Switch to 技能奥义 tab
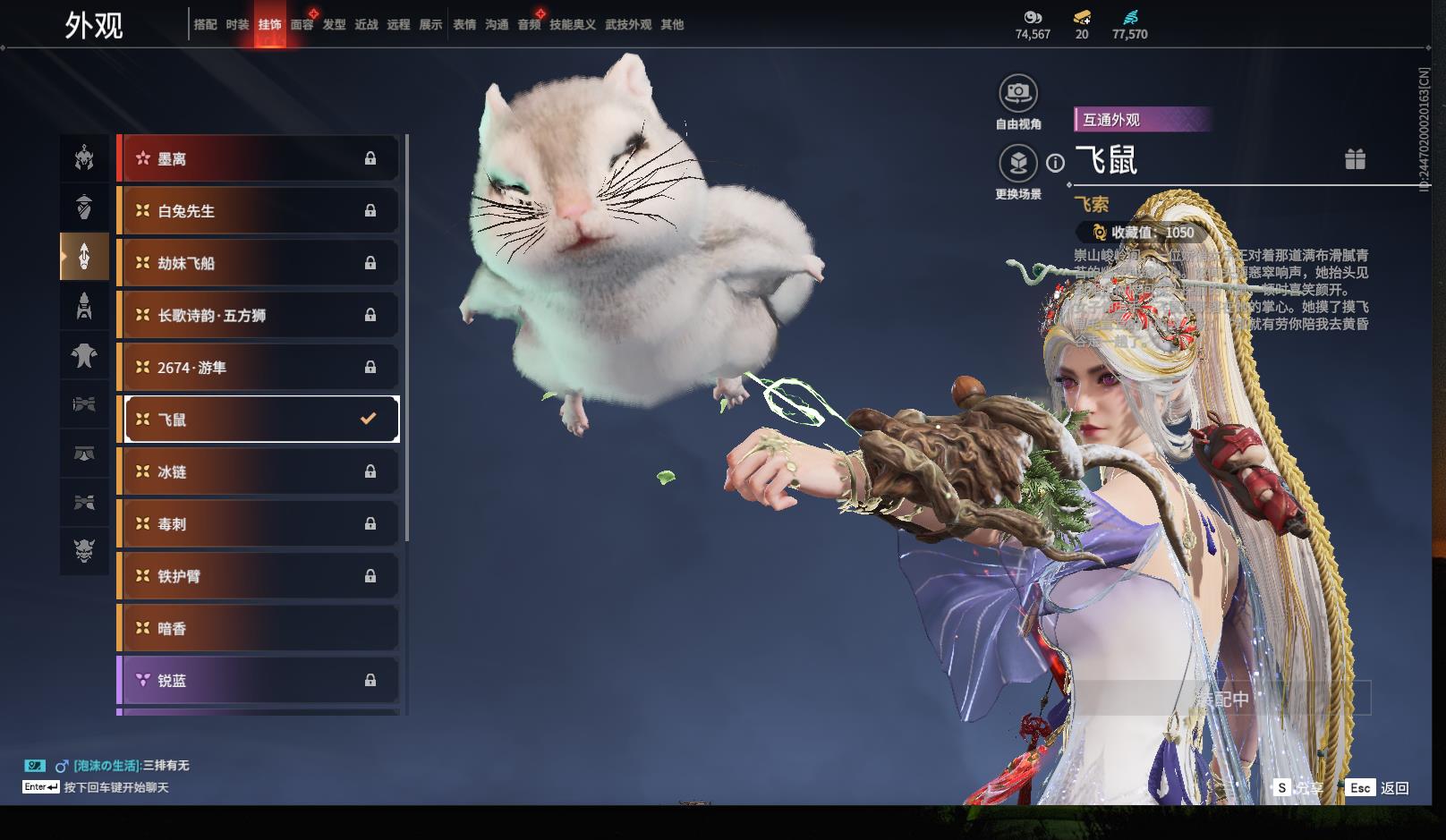This screenshot has width=1446, height=840. click(572, 25)
